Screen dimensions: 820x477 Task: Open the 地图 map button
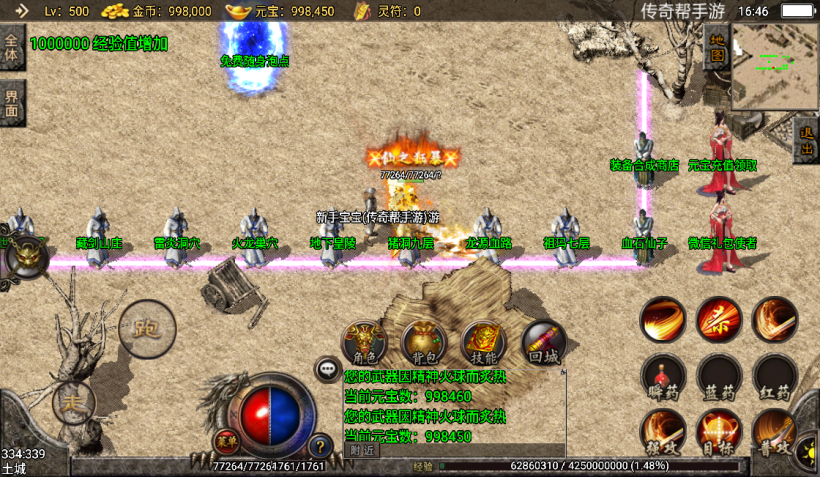coord(717,49)
